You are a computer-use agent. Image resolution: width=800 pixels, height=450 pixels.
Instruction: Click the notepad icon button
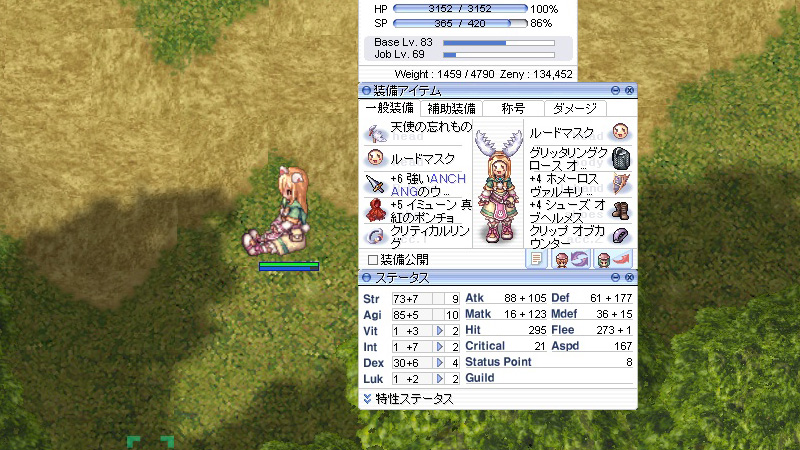coord(537,259)
